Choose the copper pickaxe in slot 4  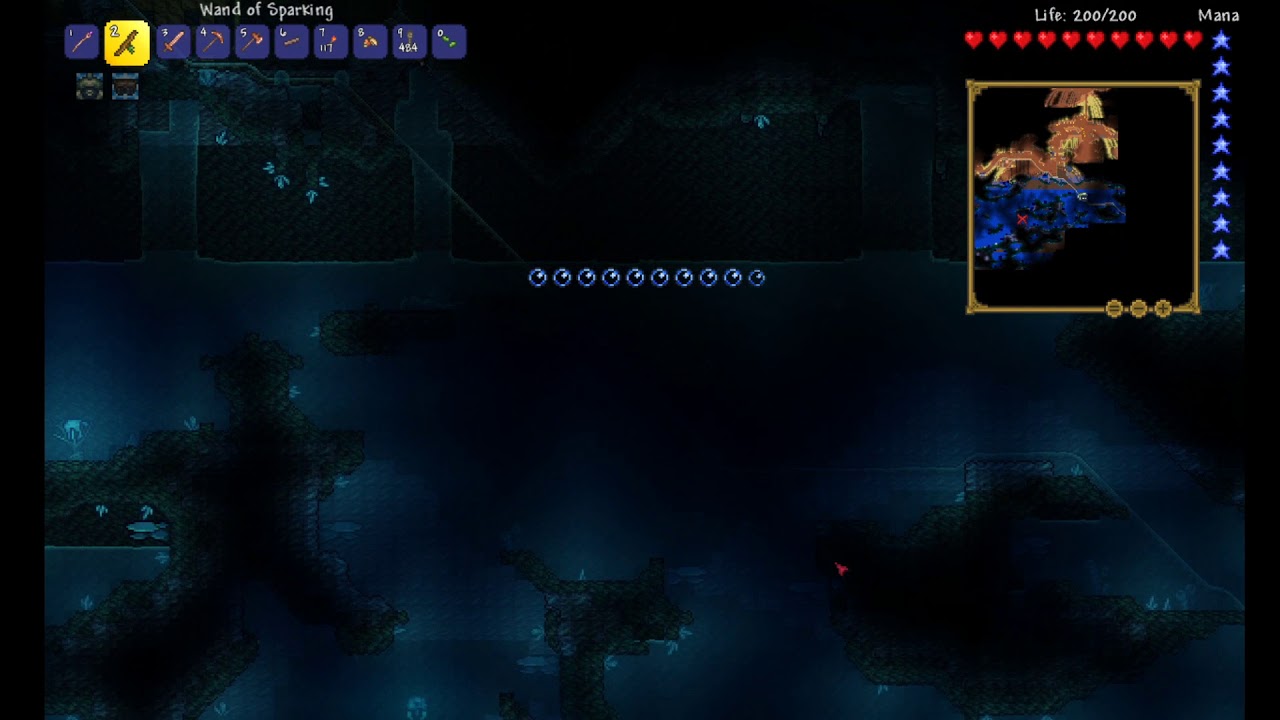(212, 42)
